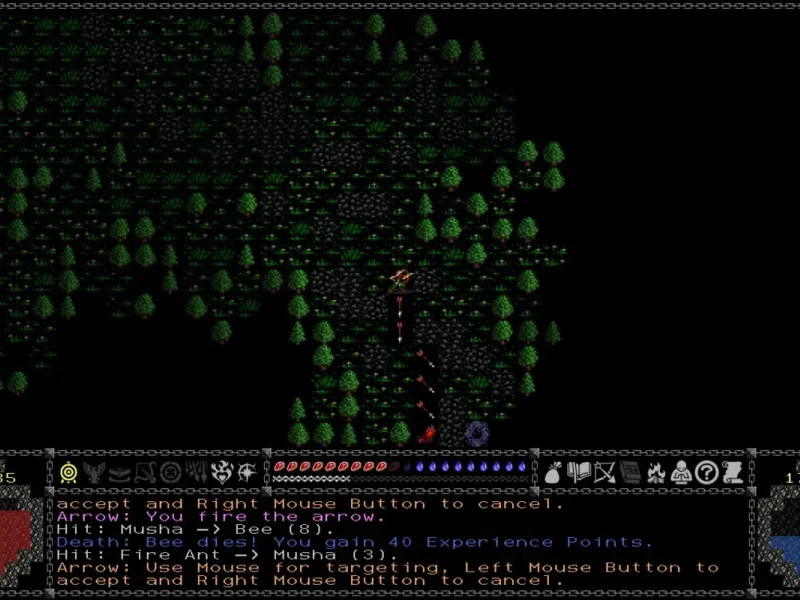
Task: Select the yellow archery target skill icon
Action: [69, 473]
